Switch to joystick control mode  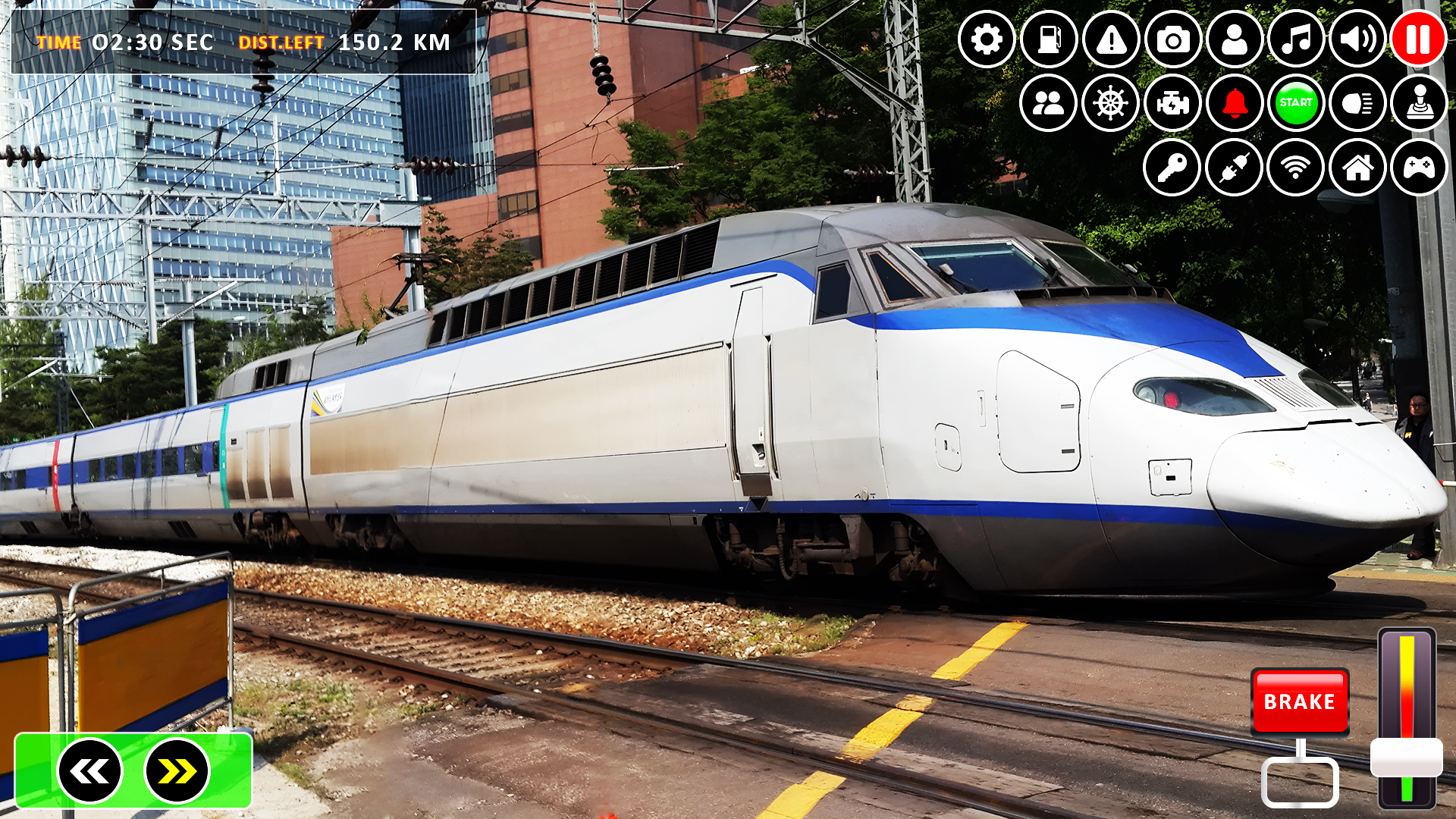[1418, 104]
